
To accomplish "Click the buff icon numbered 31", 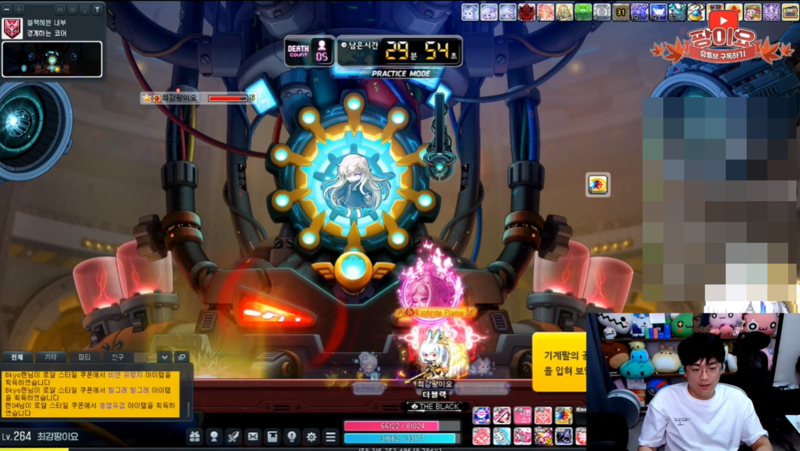I will point(621,12).
